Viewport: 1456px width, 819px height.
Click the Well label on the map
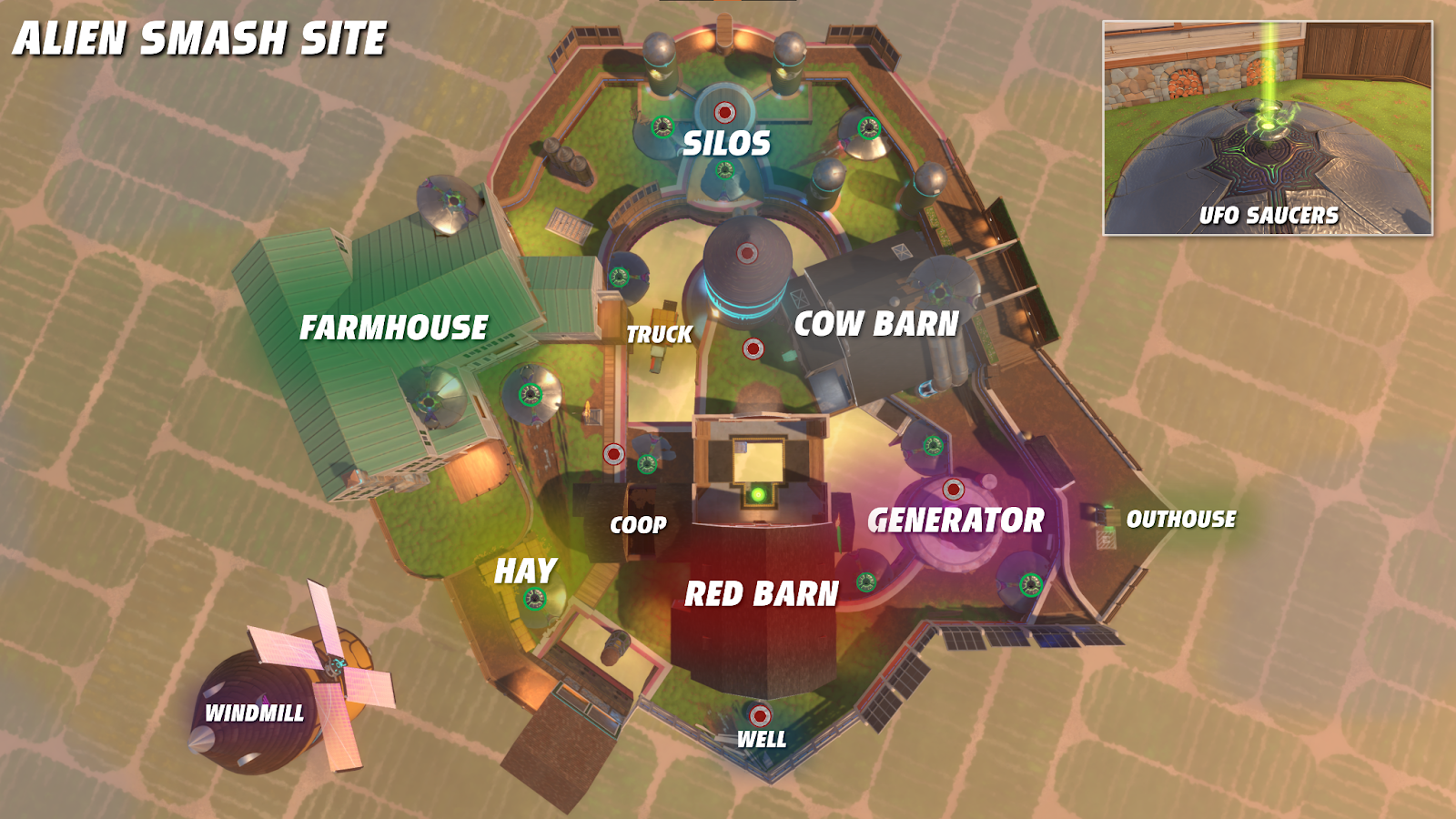click(x=762, y=740)
